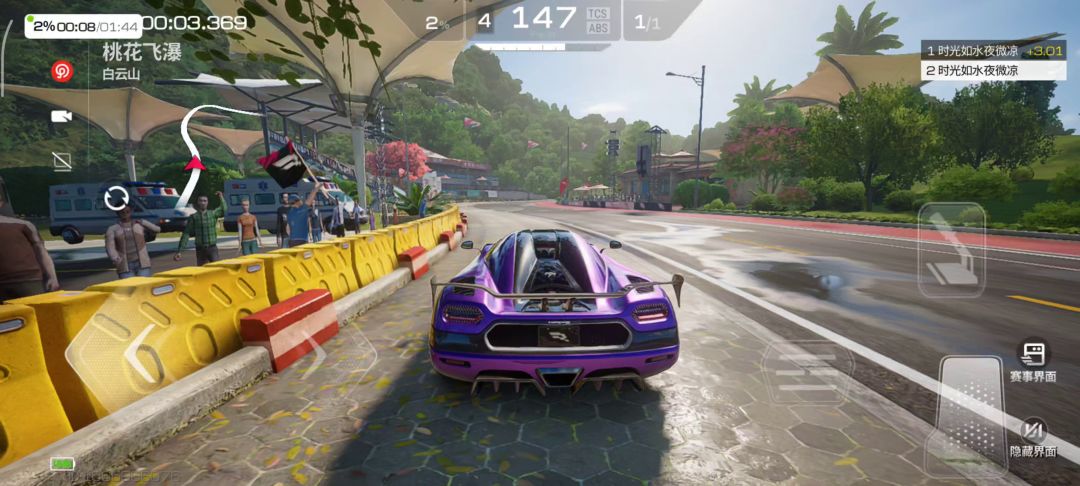Tap the brake pedal button
Image resolution: width=1080 pixels, height=486 pixels.
pos(806,371)
